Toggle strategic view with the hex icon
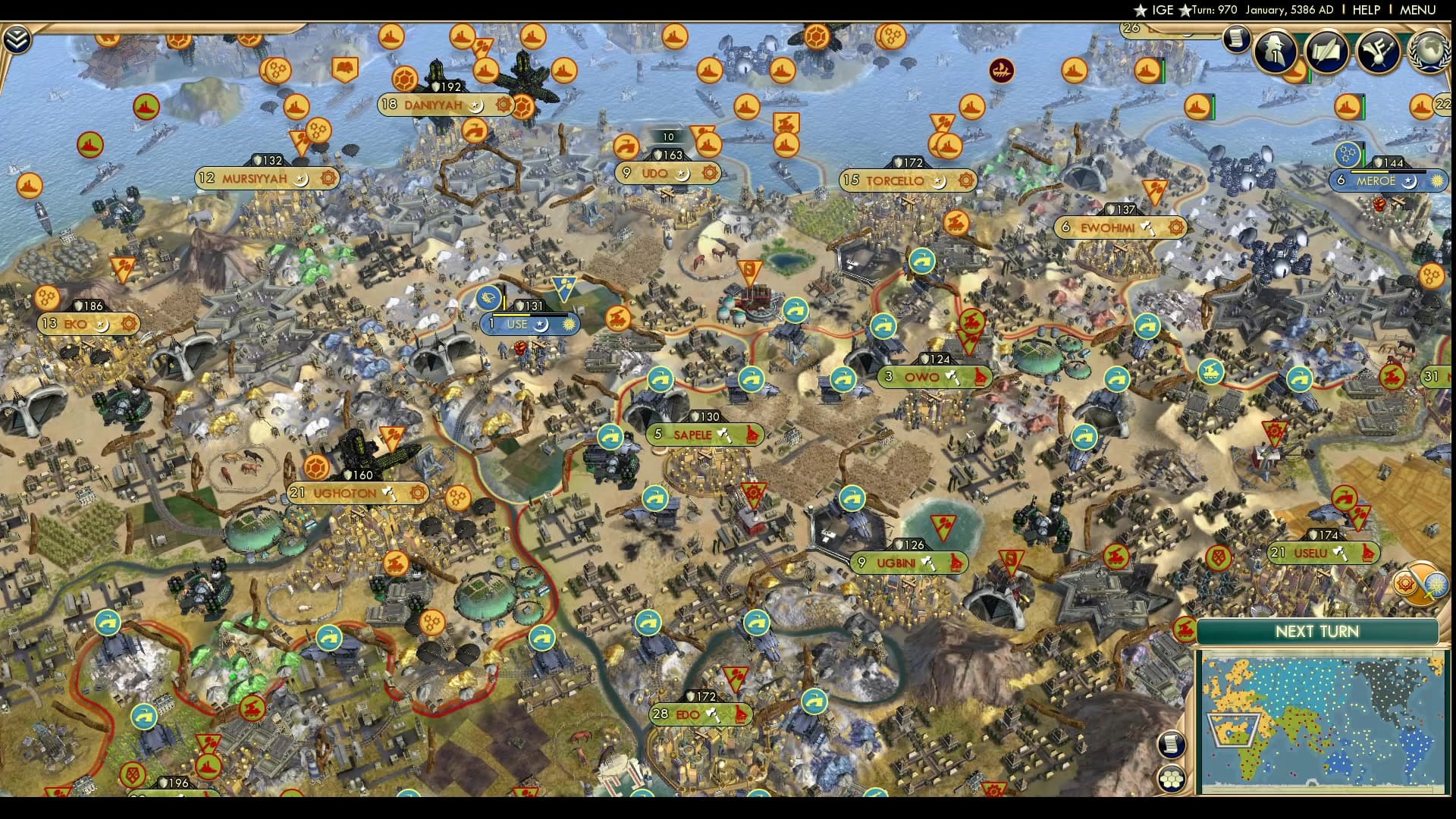Screen dimensions: 1456x819 tap(1172, 780)
